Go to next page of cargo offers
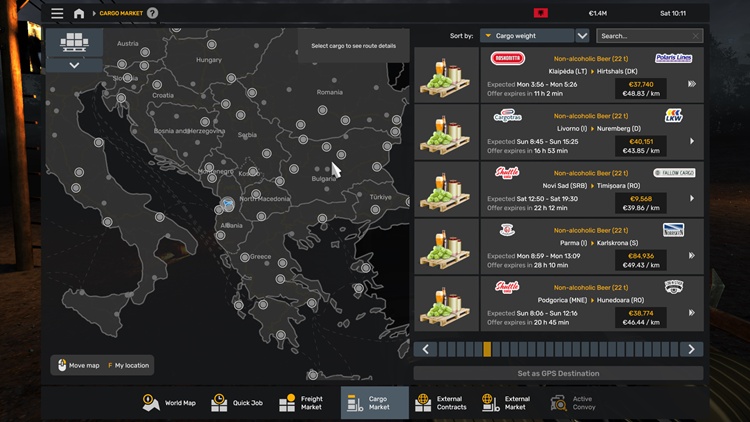The image size is (750, 422). (x=691, y=349)
